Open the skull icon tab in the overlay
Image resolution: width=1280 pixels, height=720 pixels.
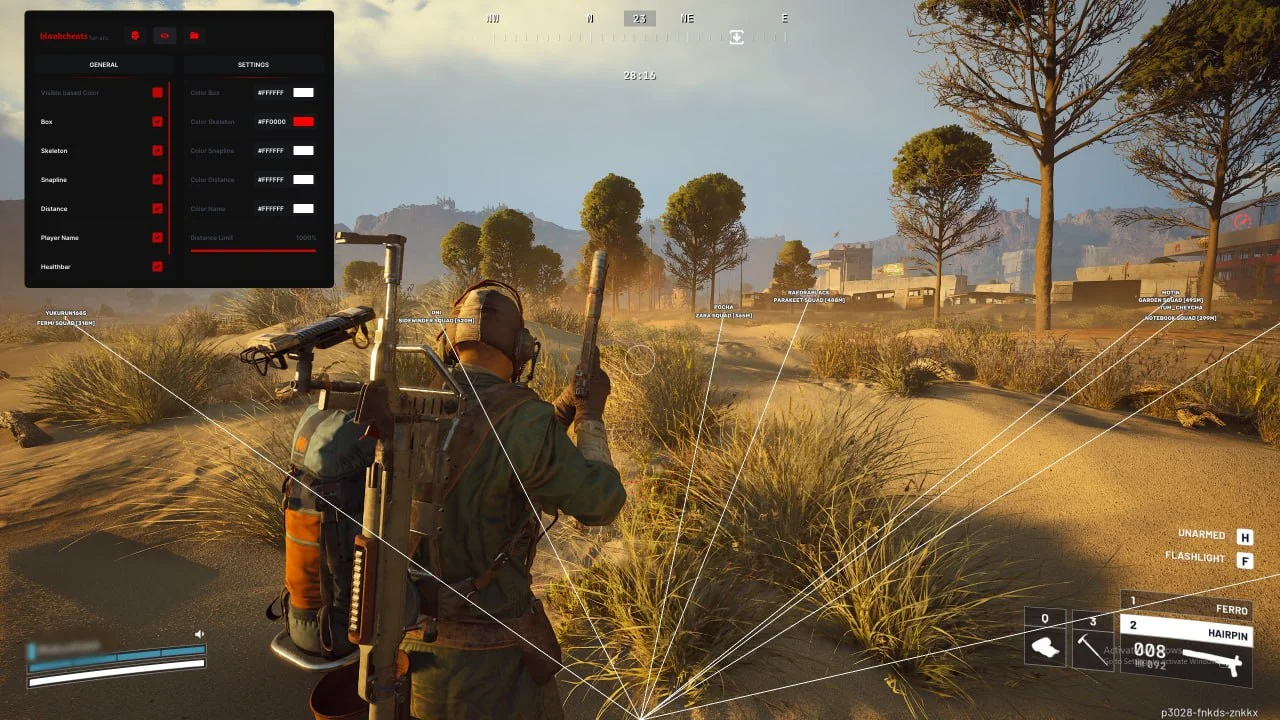tap(135, 36)
